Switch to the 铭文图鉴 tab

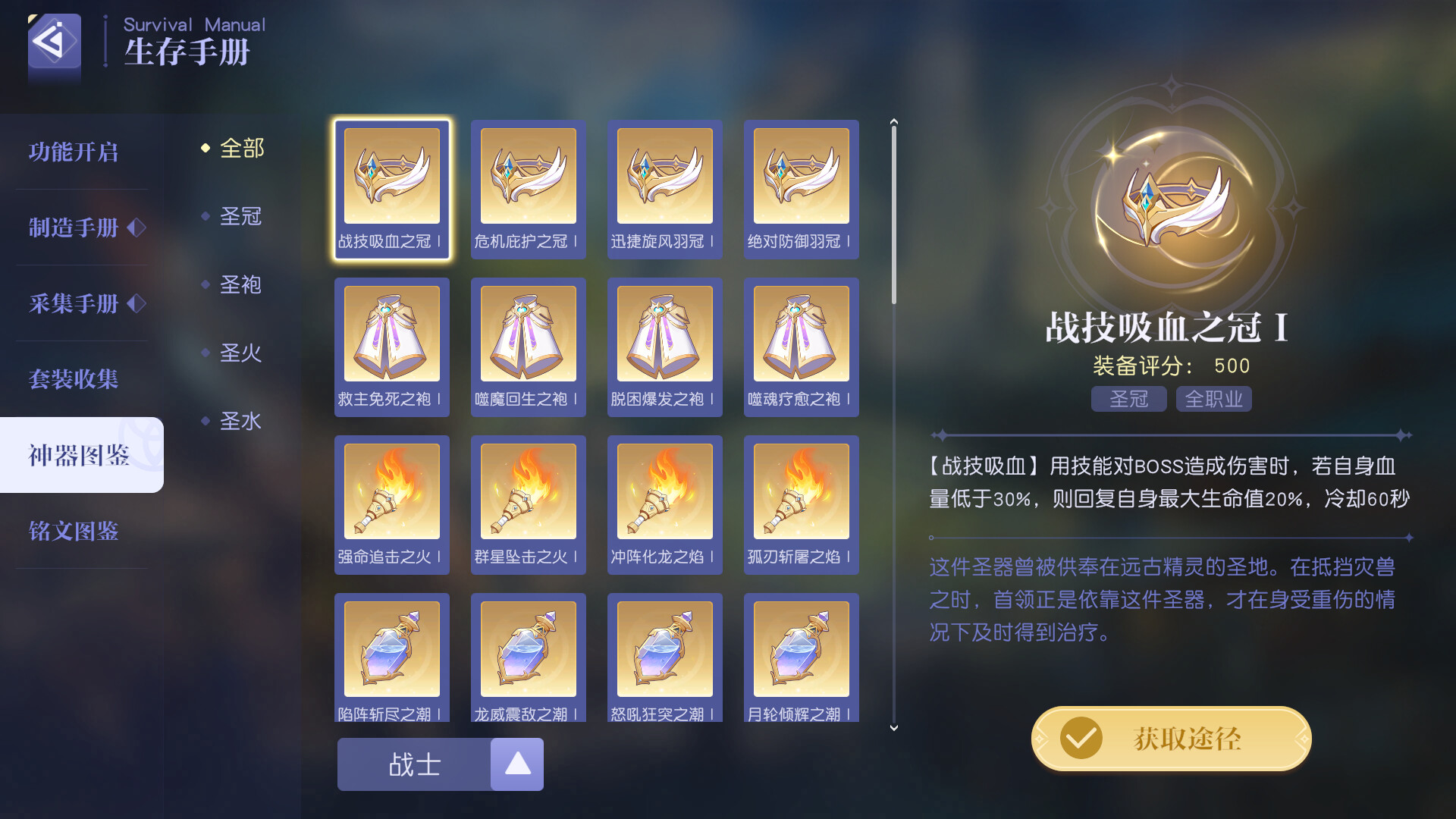pos(74,532)
